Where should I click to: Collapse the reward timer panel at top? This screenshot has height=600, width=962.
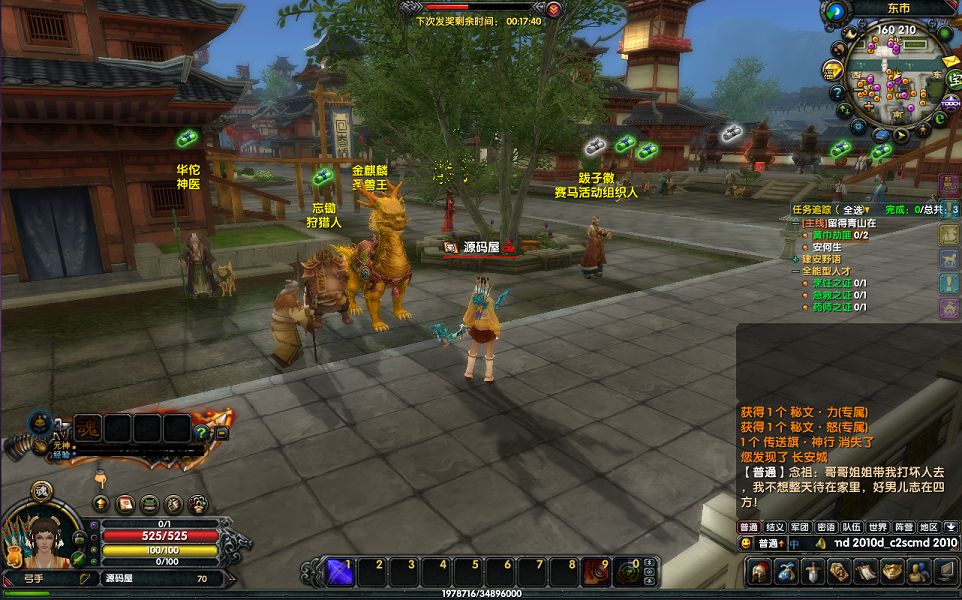pos(553,8)
